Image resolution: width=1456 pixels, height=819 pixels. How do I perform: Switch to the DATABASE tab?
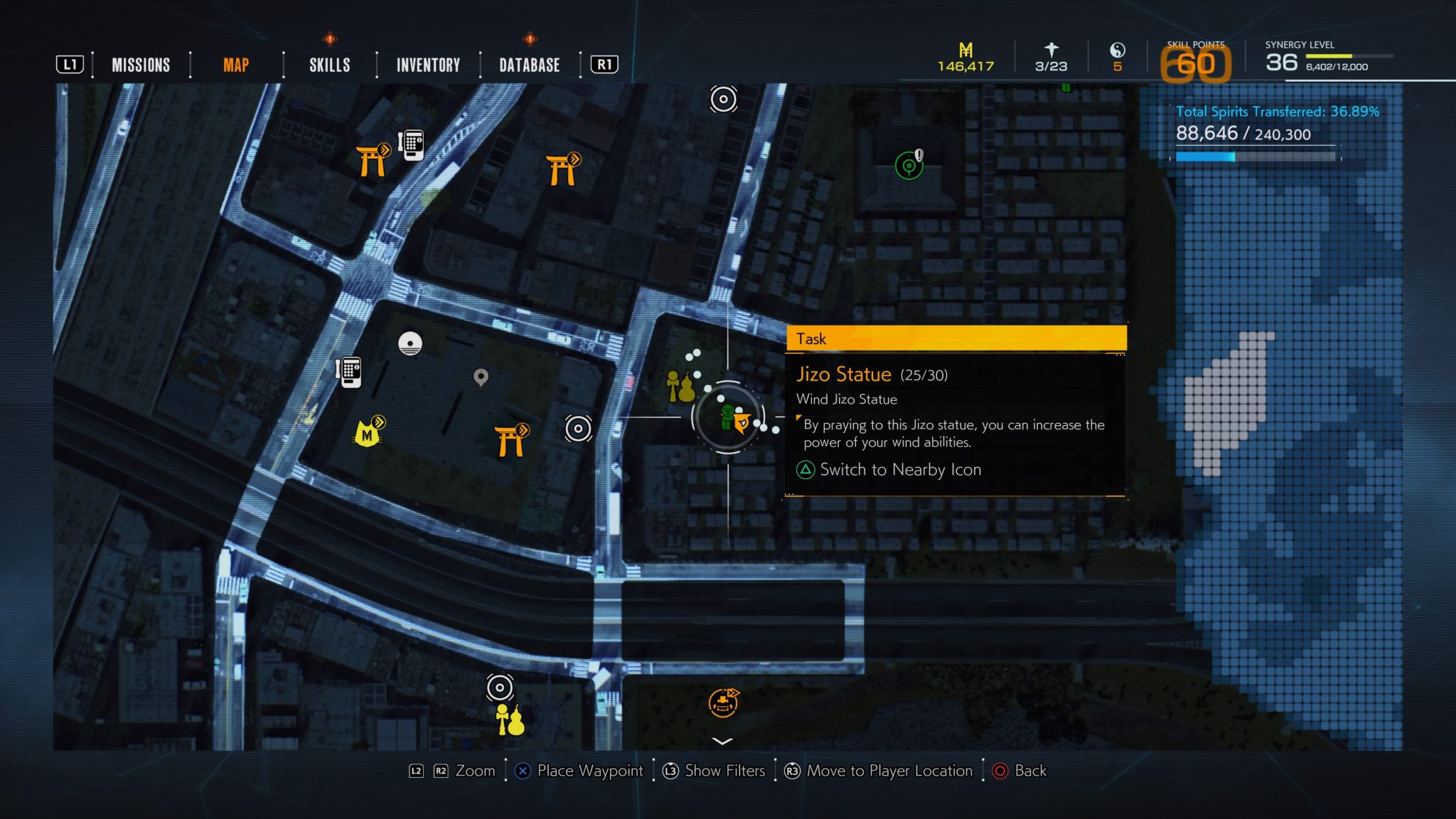(x=530, y=65)
